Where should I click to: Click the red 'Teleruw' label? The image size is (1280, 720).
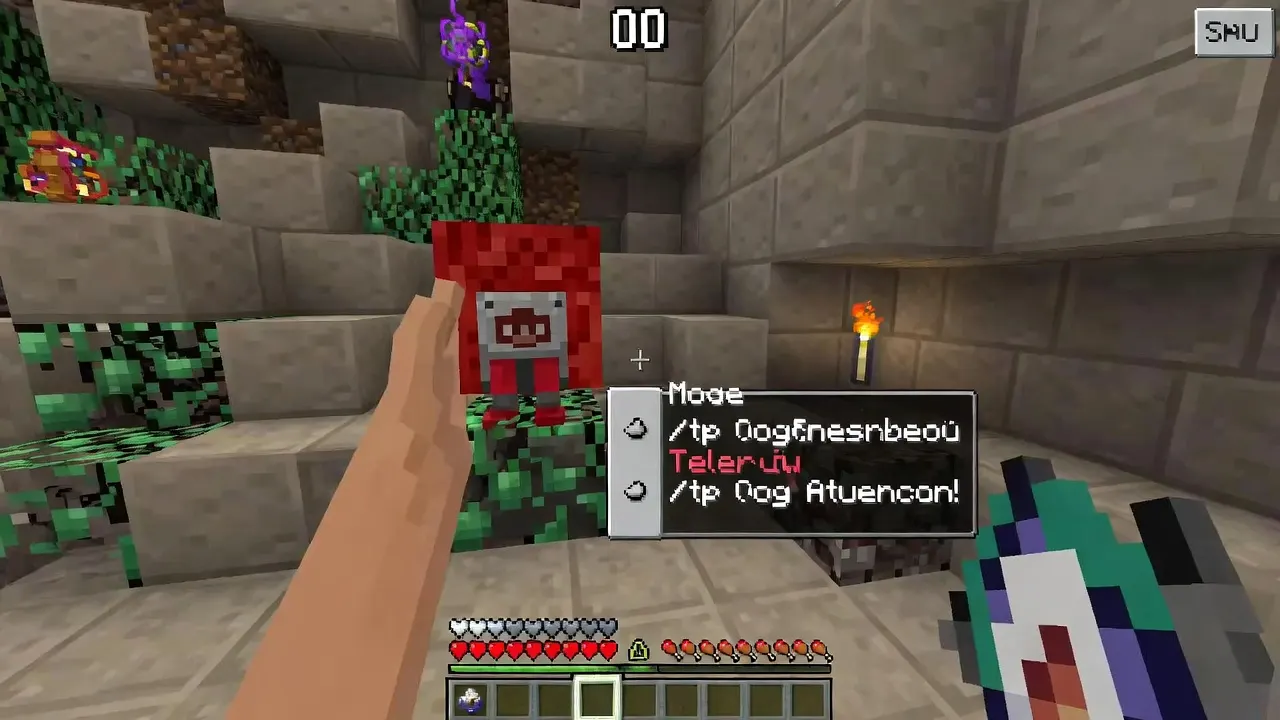coord(737,462)
